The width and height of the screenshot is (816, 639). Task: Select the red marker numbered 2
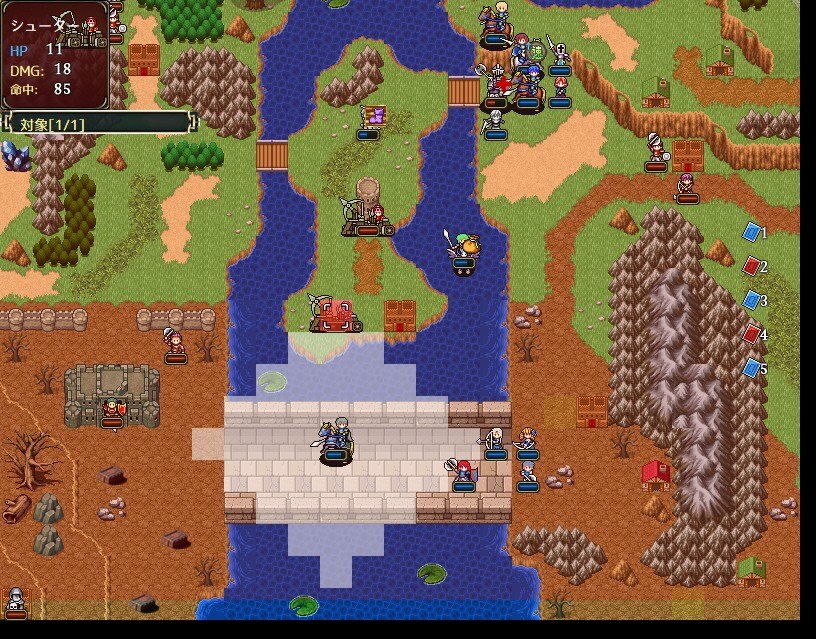point(752,266)
